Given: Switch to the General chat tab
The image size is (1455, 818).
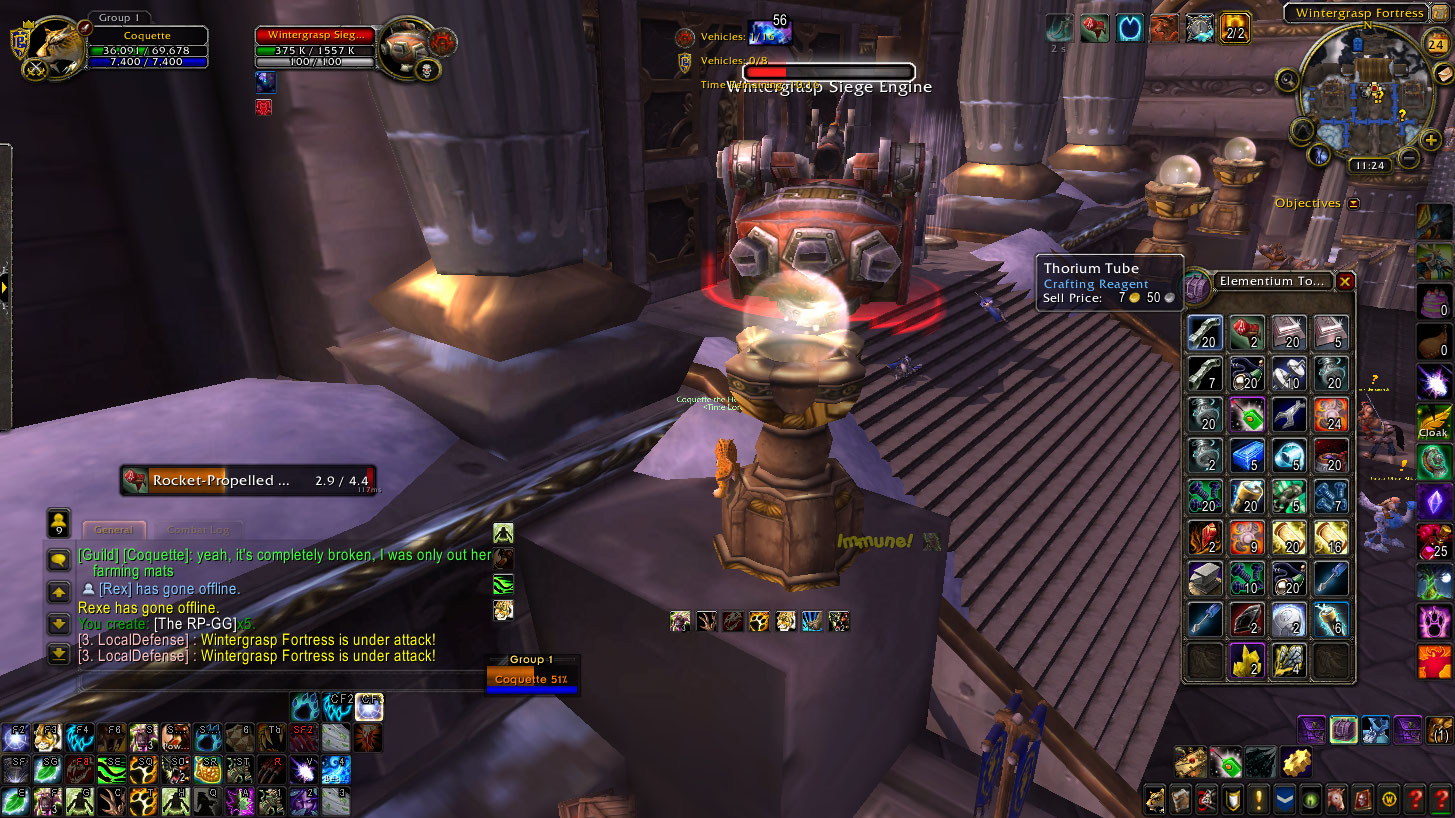Looking at the screenshot, I should [114, 530].
